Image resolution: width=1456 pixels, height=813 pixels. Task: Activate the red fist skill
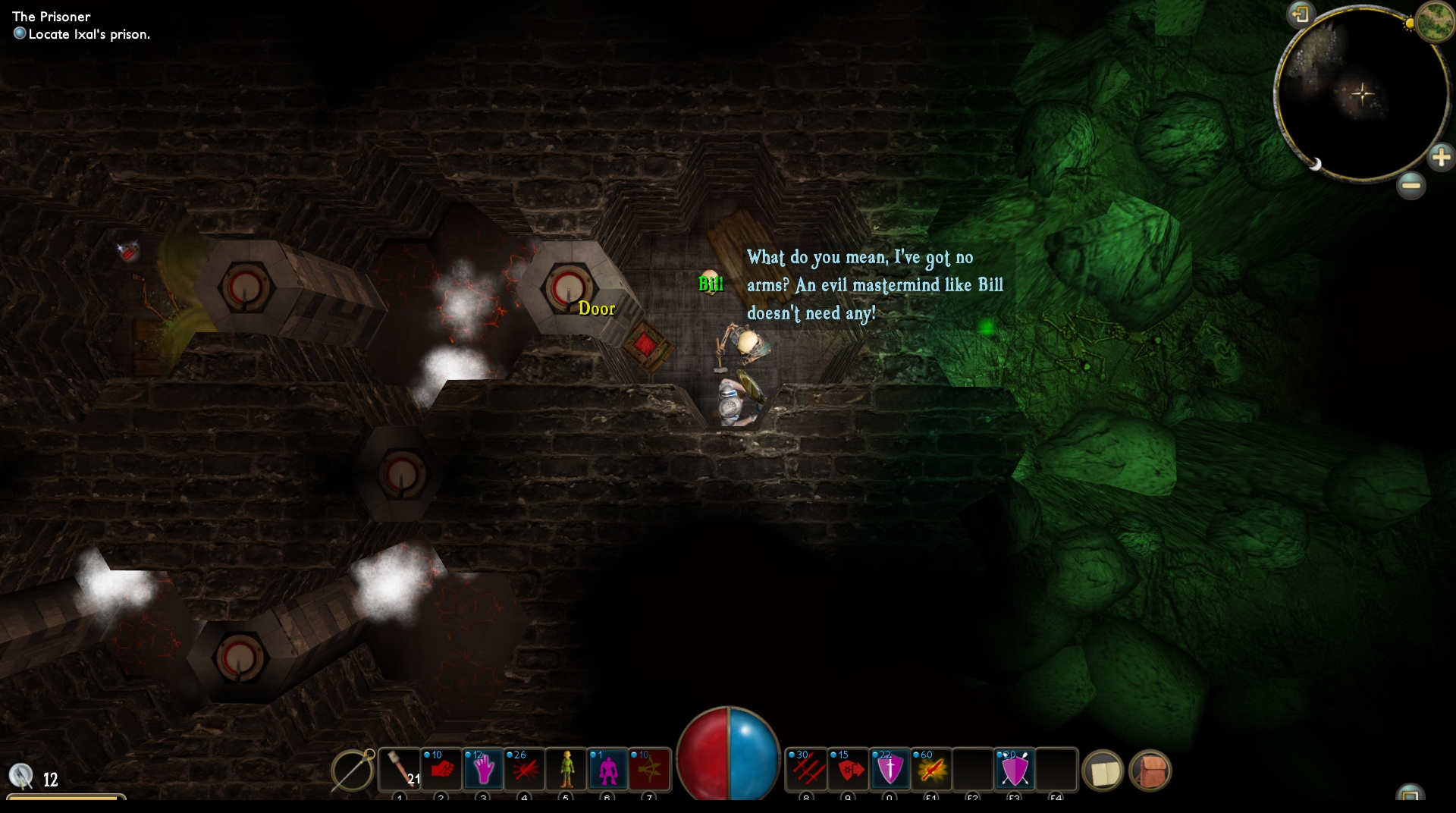tap(441, 771)
